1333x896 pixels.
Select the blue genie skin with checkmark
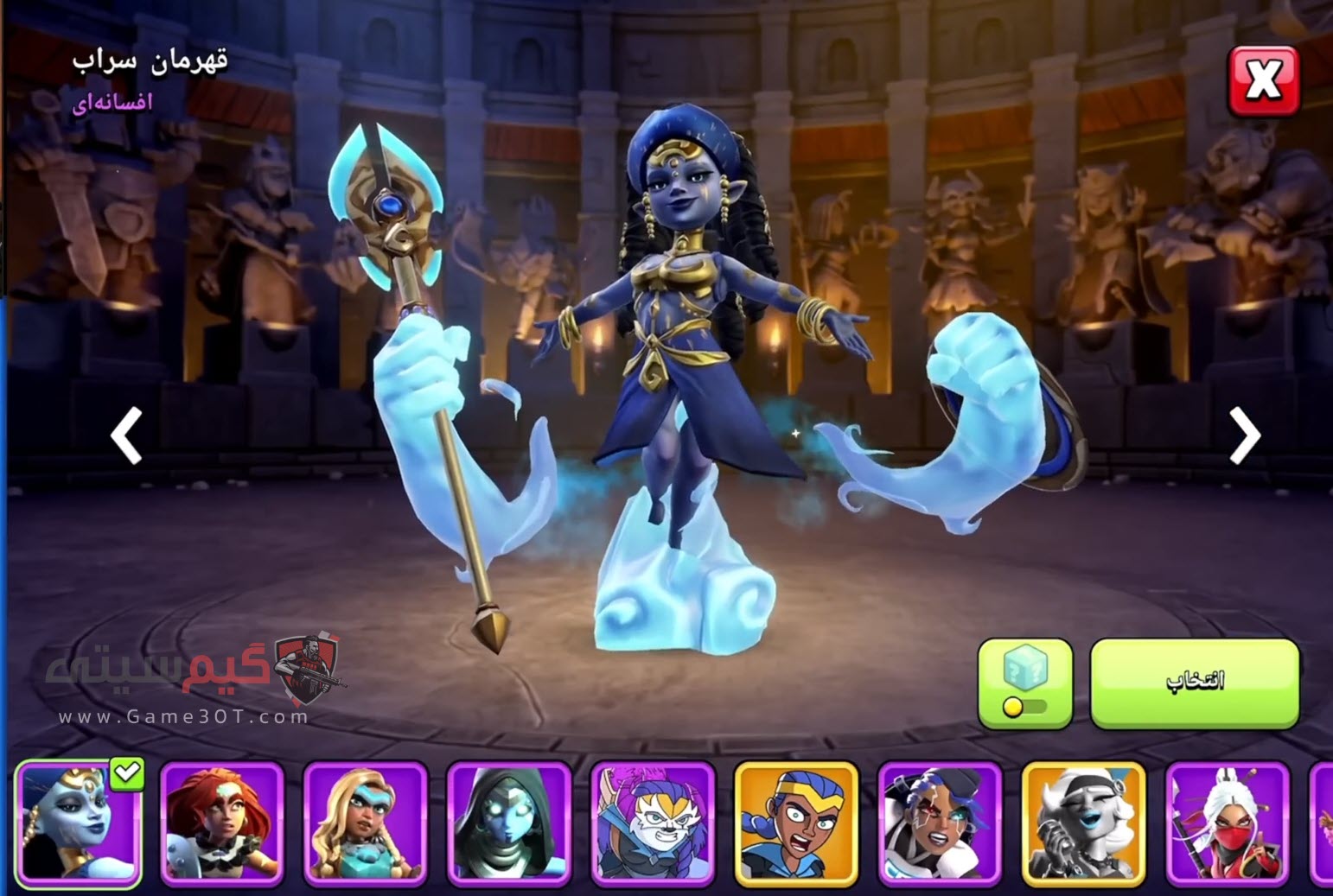pyautogui.click(x=78, y=824)
